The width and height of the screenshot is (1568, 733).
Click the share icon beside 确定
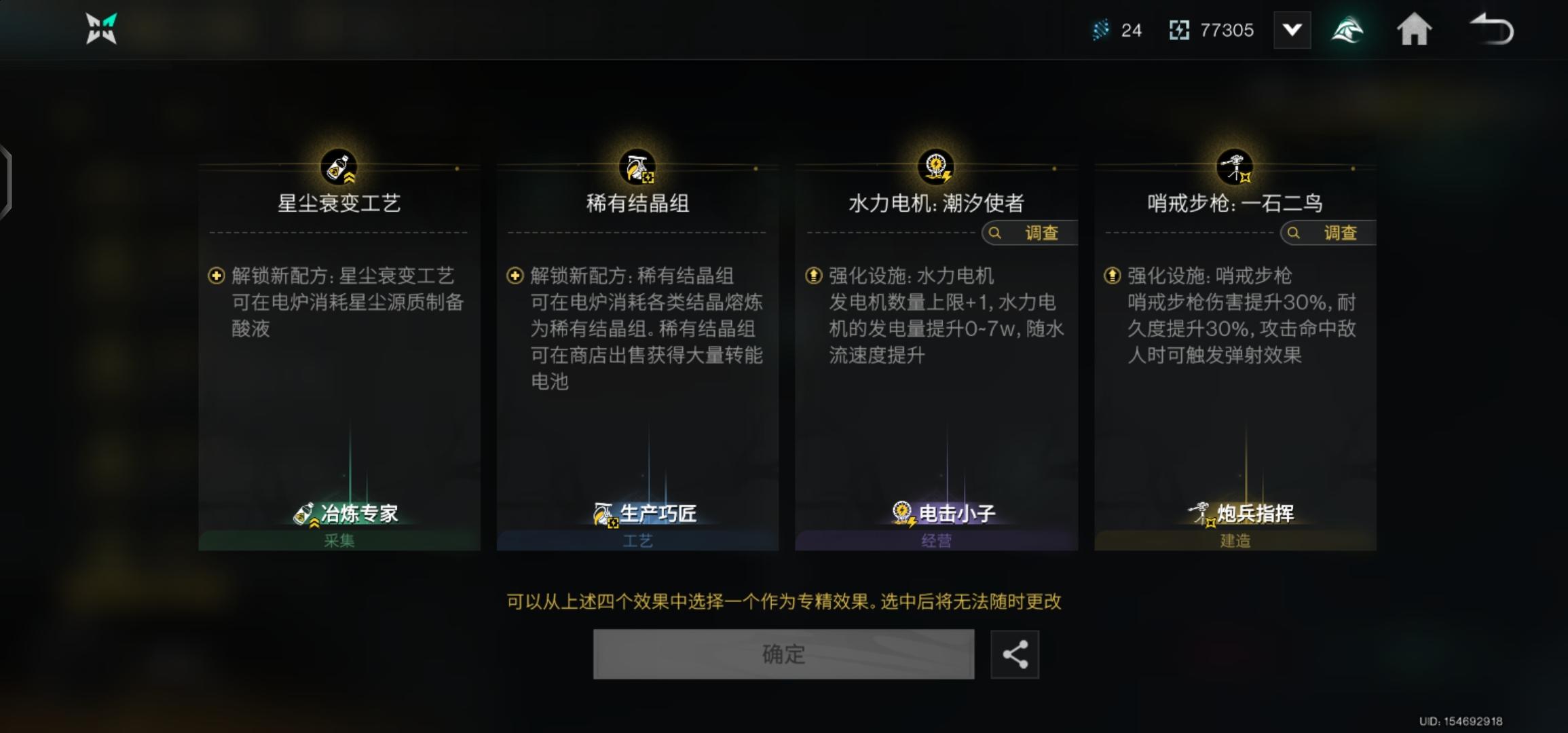point(1015,654)
